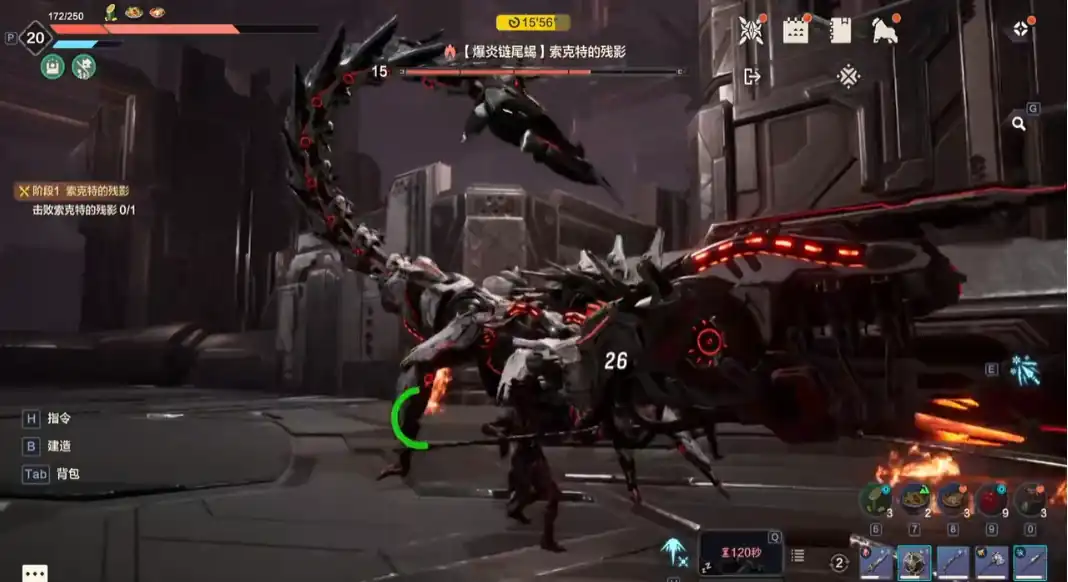
Task: Activate the skill panel showing 120秒 cooldown
Action: pyautogui.click(x=740, y=553)
